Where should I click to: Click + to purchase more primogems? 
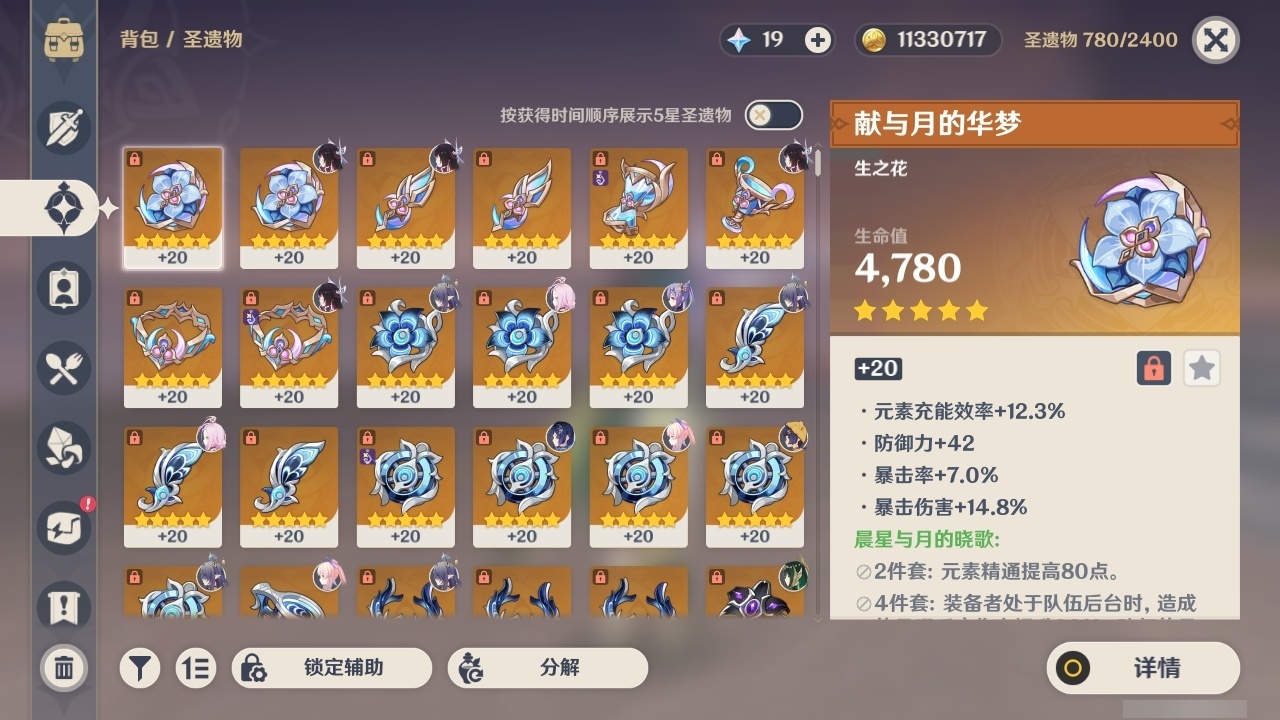click(x=819, y=40)
